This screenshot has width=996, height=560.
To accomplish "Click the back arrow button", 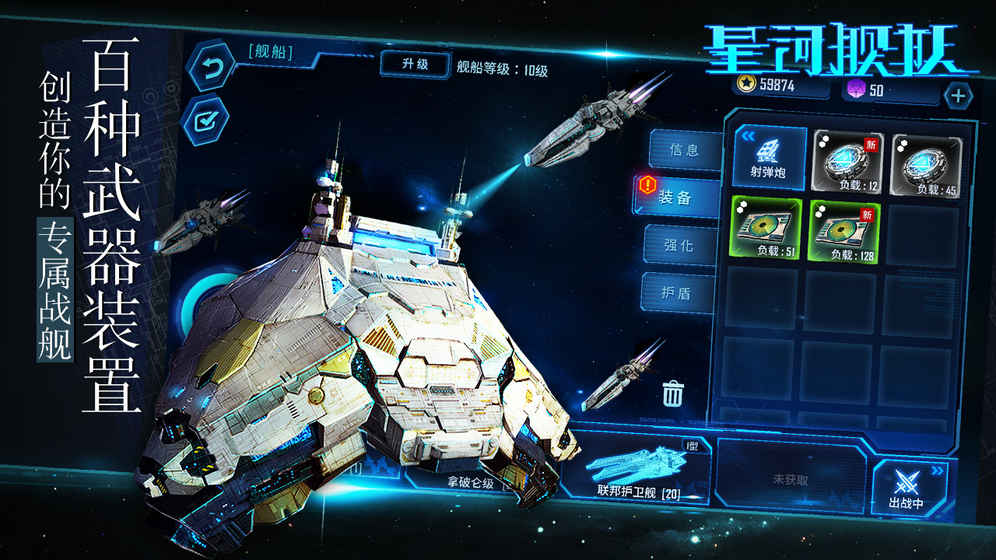I will tap(211, 70).
